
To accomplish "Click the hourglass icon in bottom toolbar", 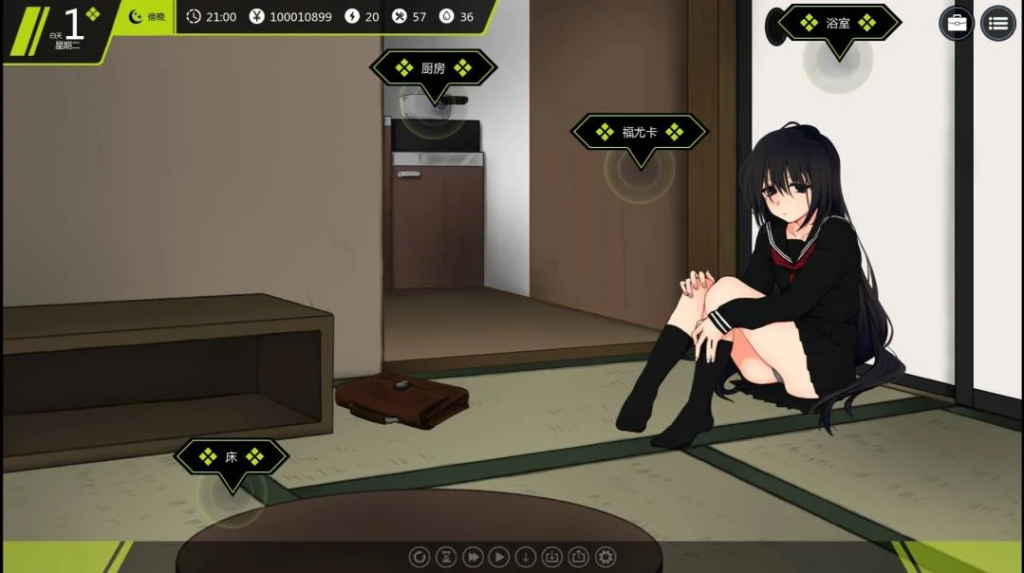I will 447,556.
